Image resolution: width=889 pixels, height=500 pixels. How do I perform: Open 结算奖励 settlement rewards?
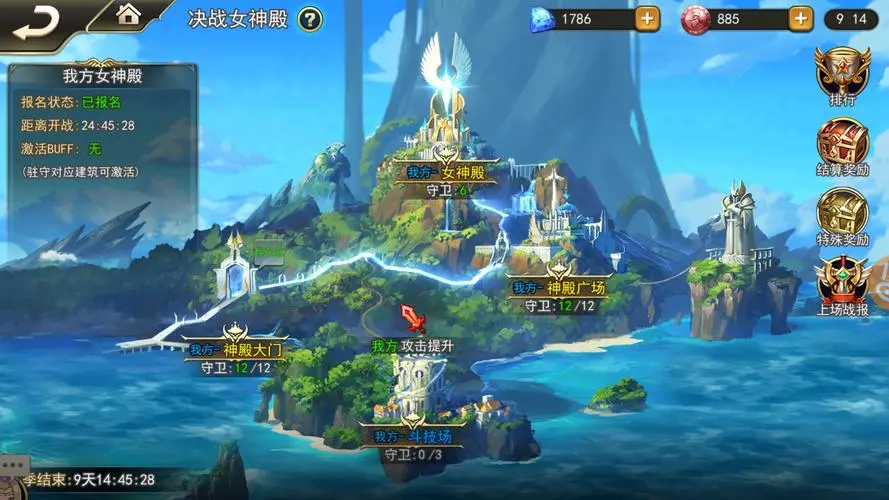coord(842,148)
